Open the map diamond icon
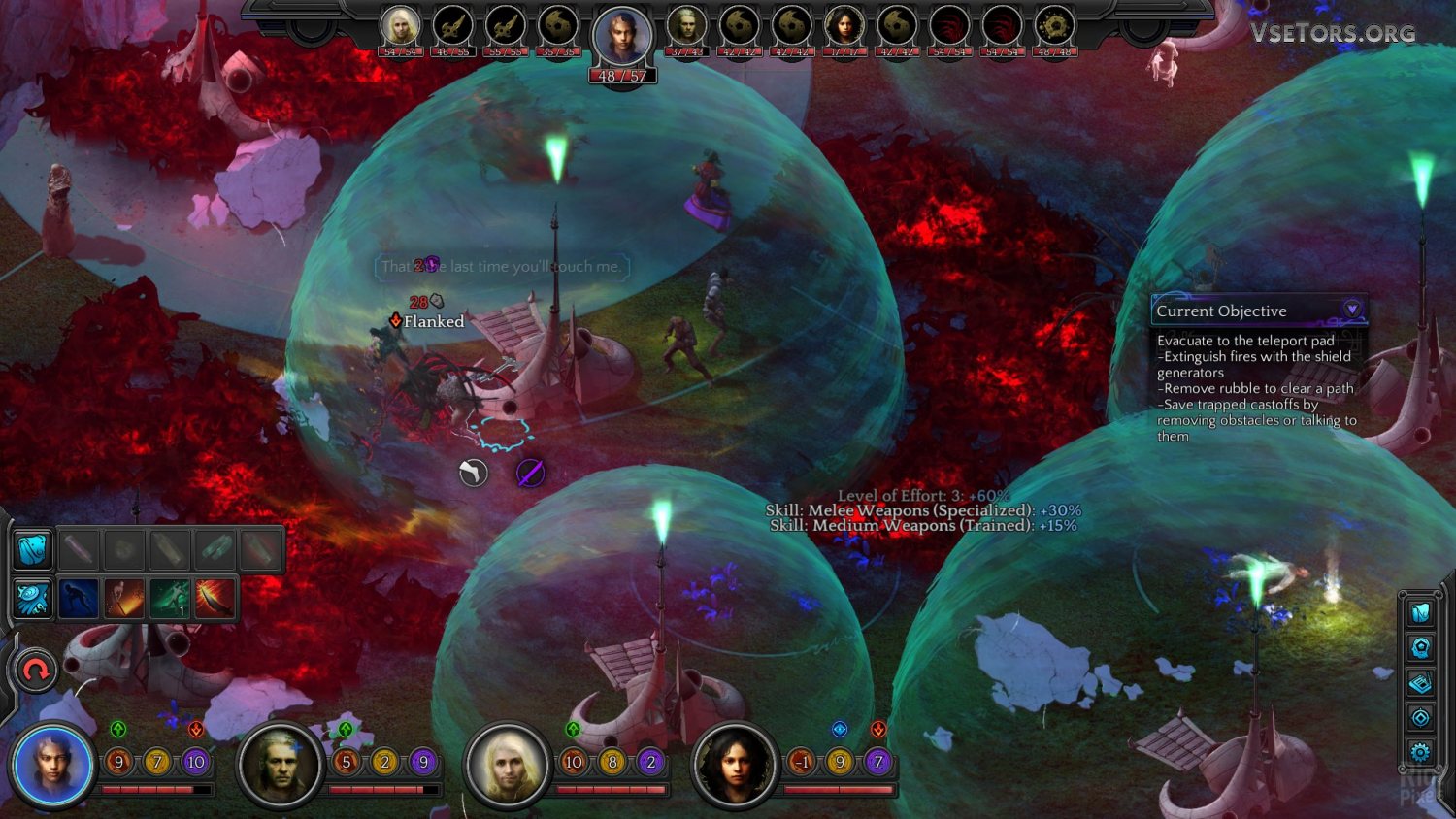 point(1421,718)
